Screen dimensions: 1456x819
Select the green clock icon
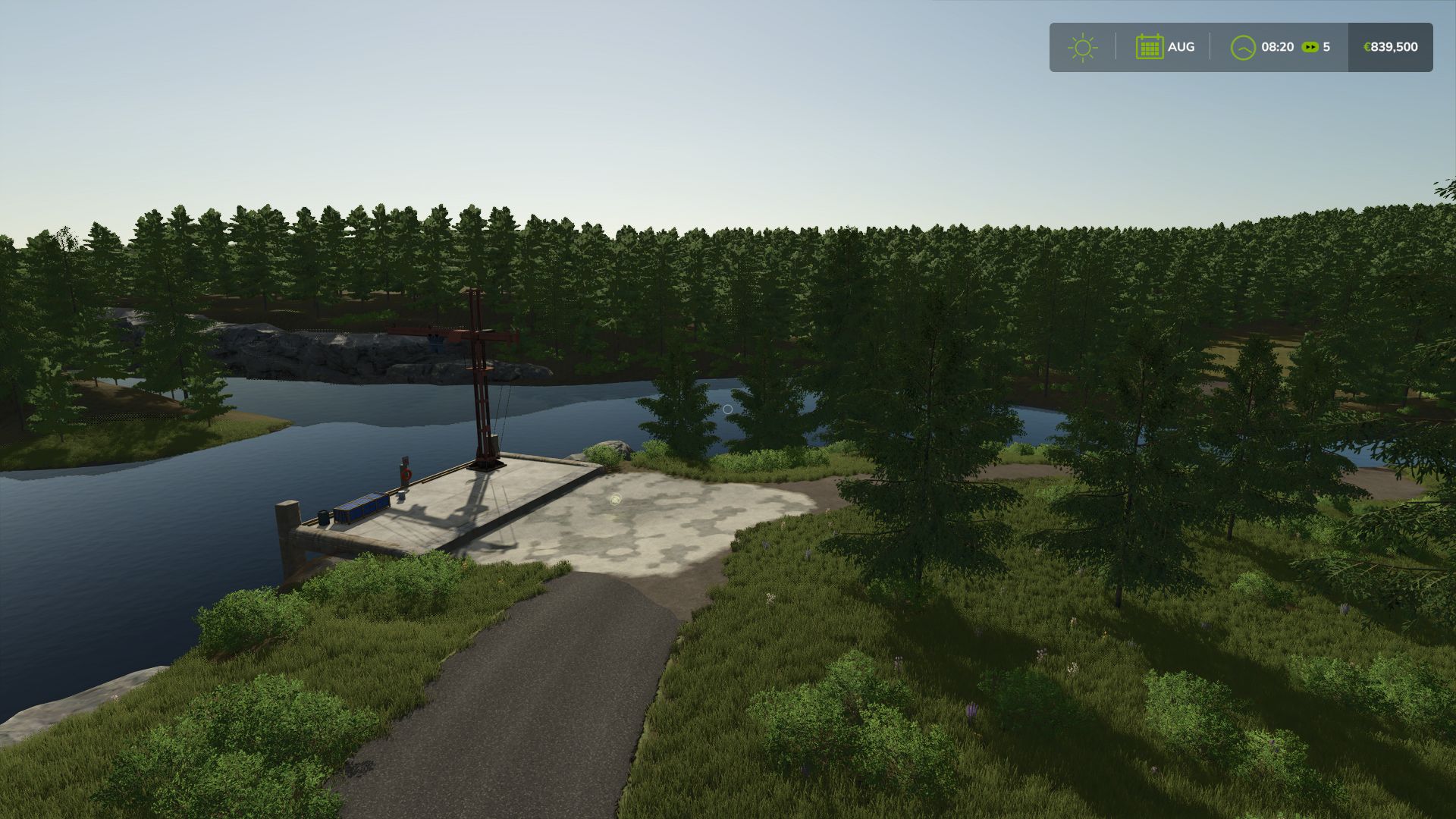coord(1243,47)
